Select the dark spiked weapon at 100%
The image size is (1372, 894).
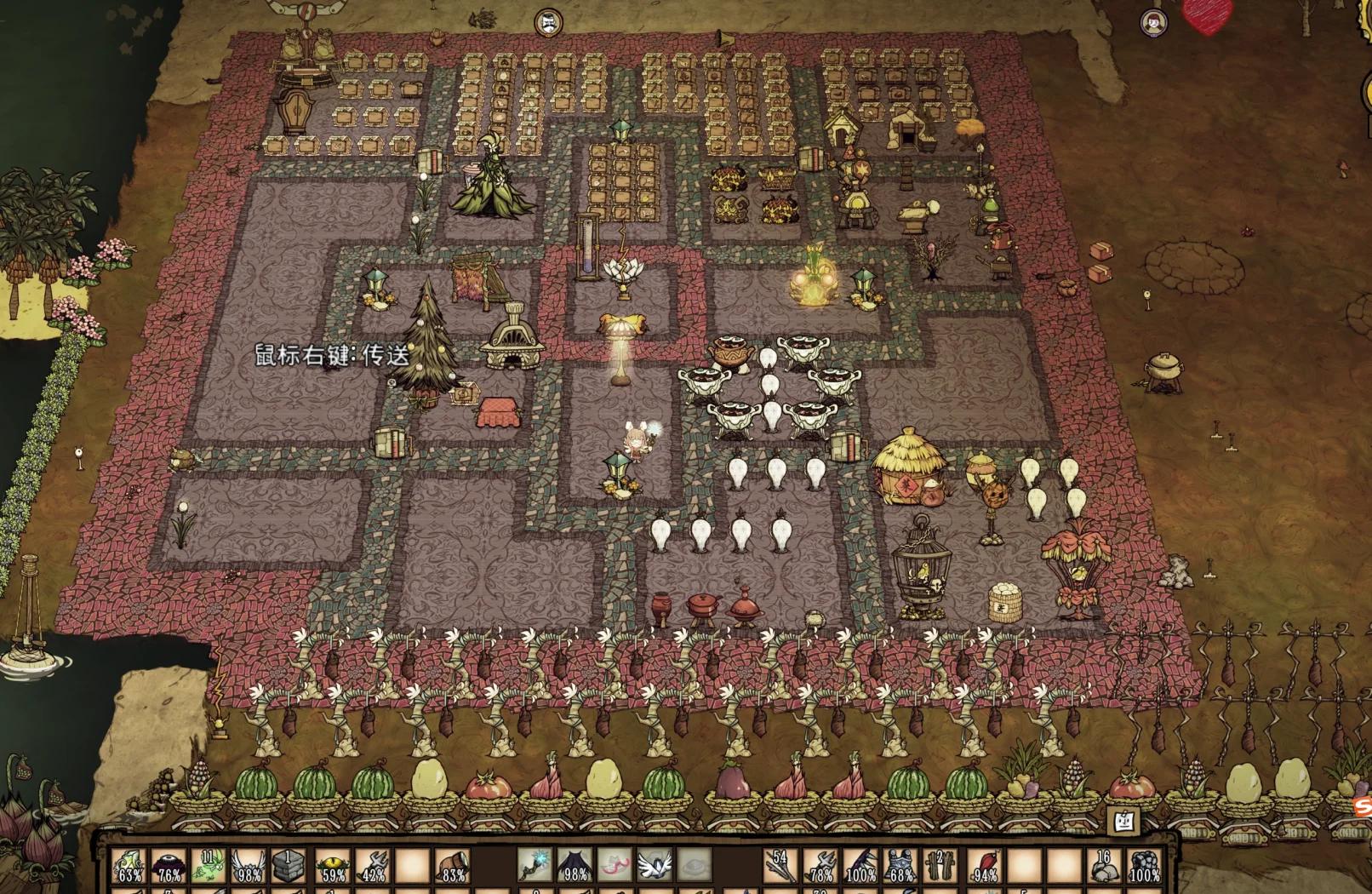click(860, 866)
